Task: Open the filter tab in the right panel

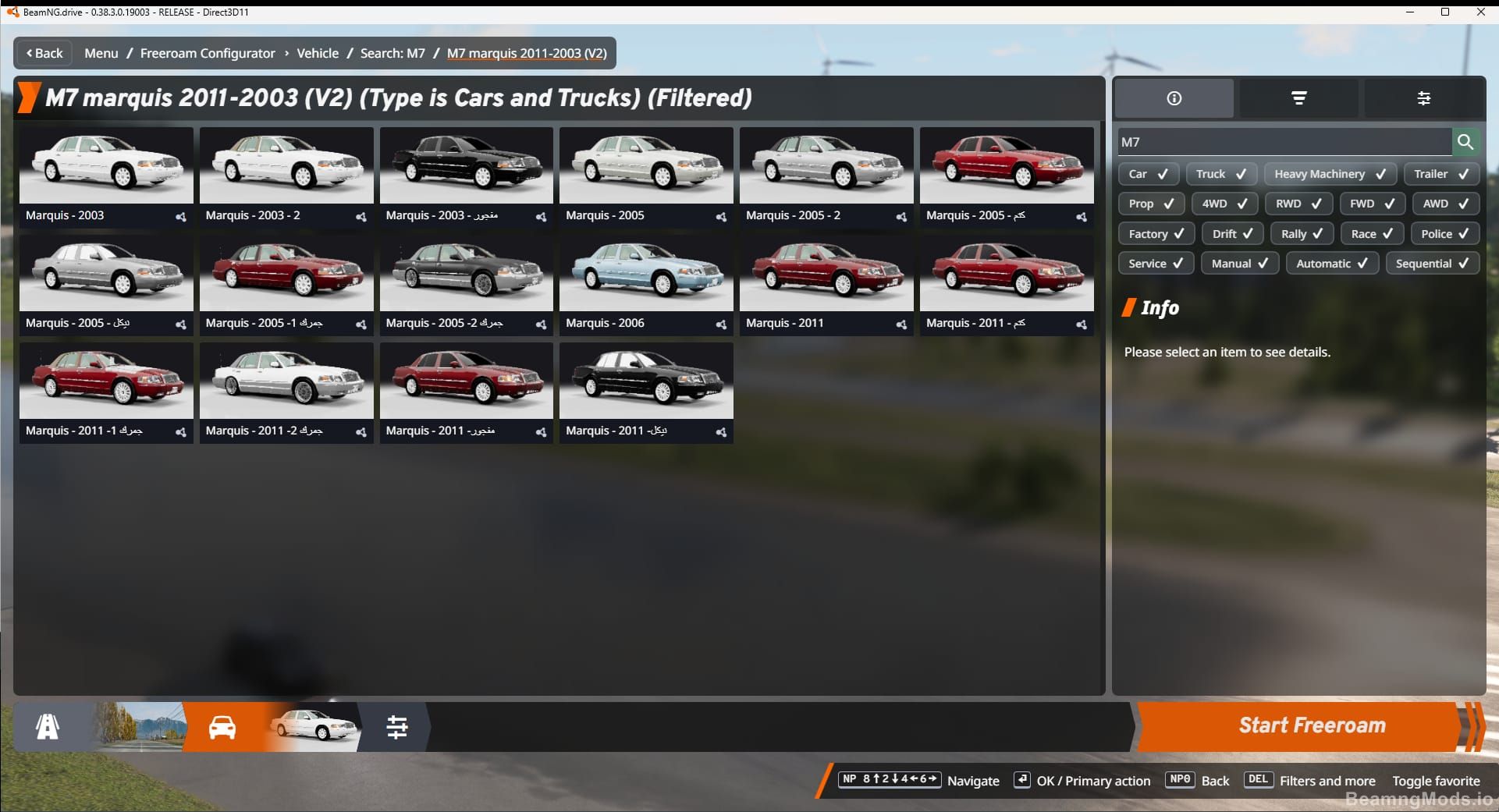Action: pos(1298,98)
